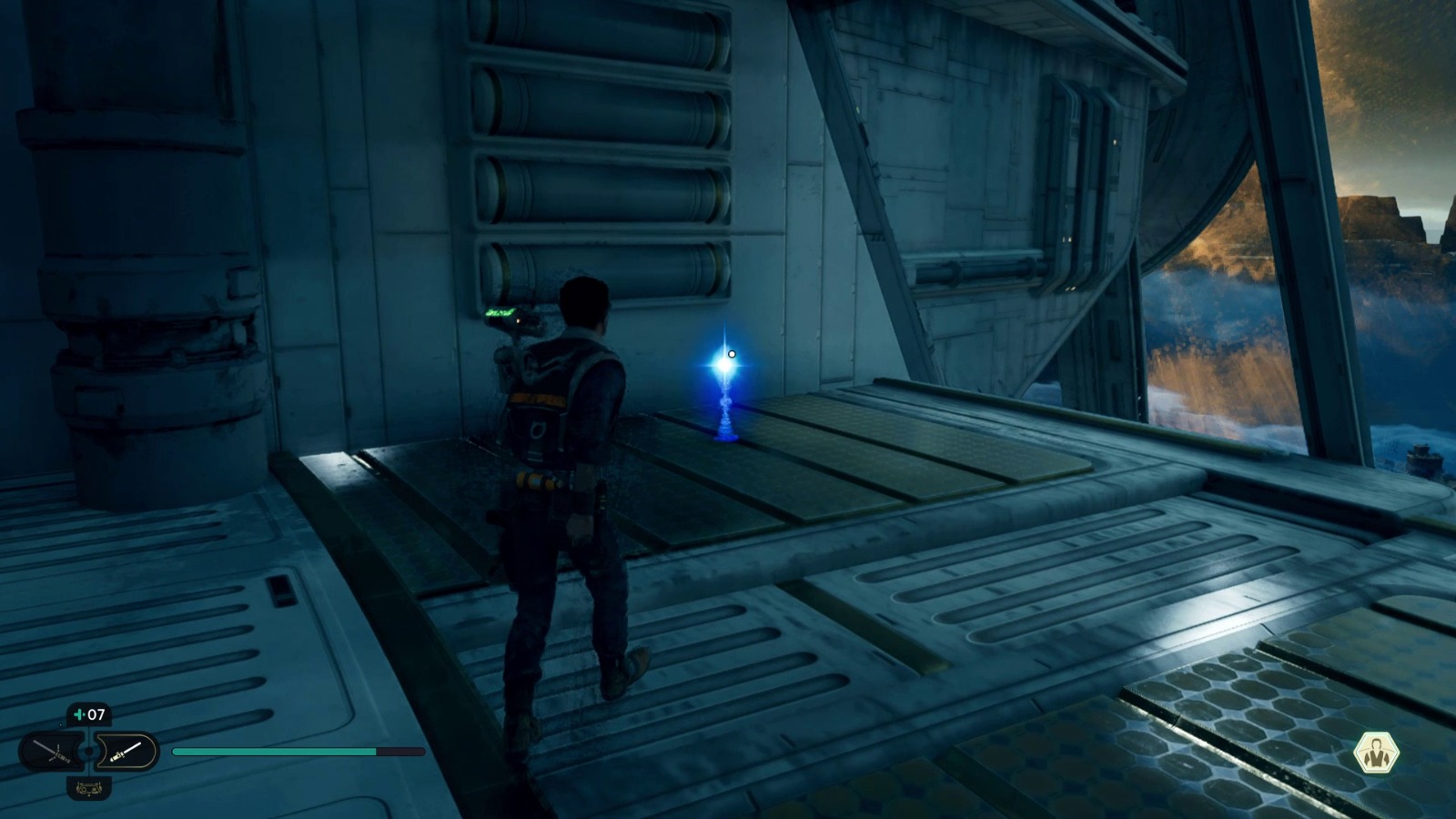
Task: Click the green stim syringe icon
Action: click(79, 714)
